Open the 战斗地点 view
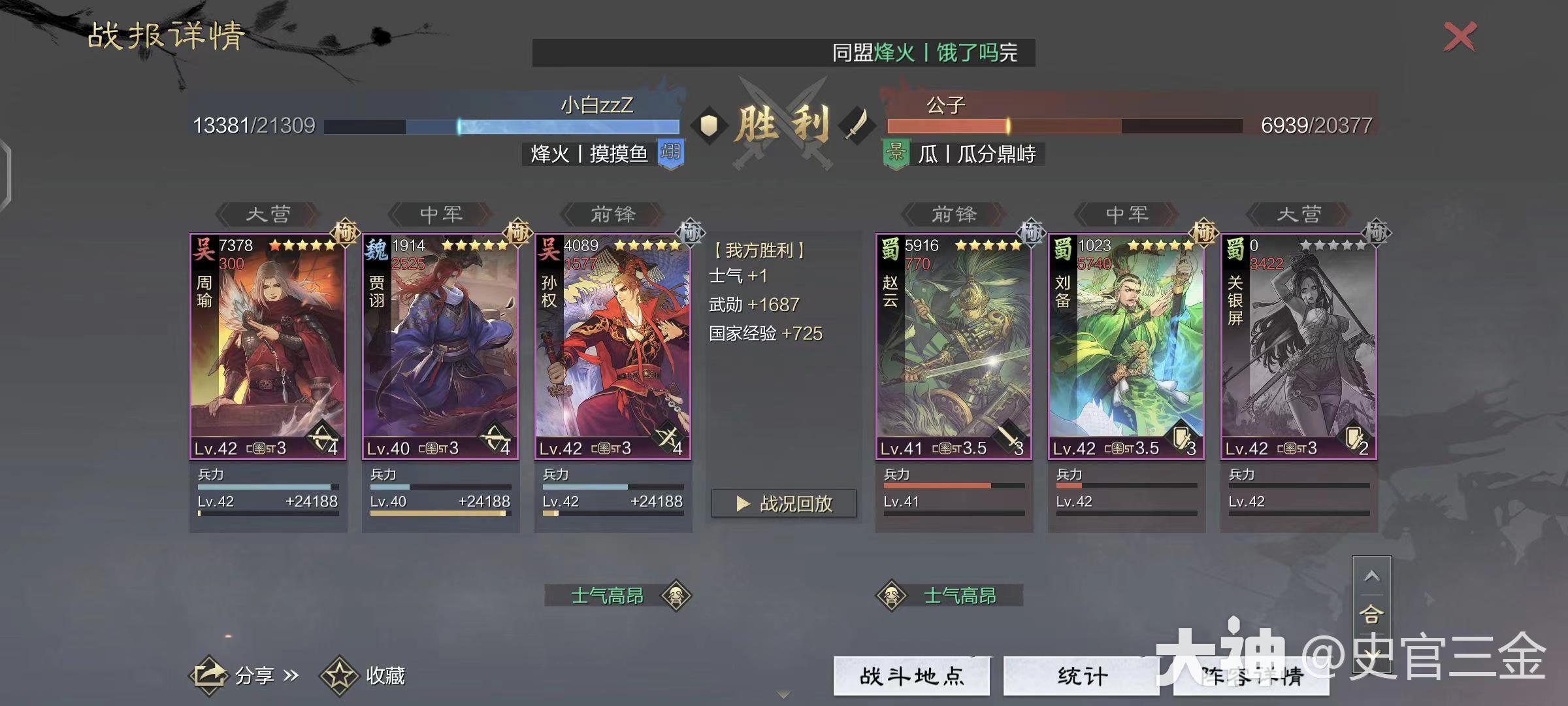This screenshot has height=706, width=1568. (x=913, y=678)
